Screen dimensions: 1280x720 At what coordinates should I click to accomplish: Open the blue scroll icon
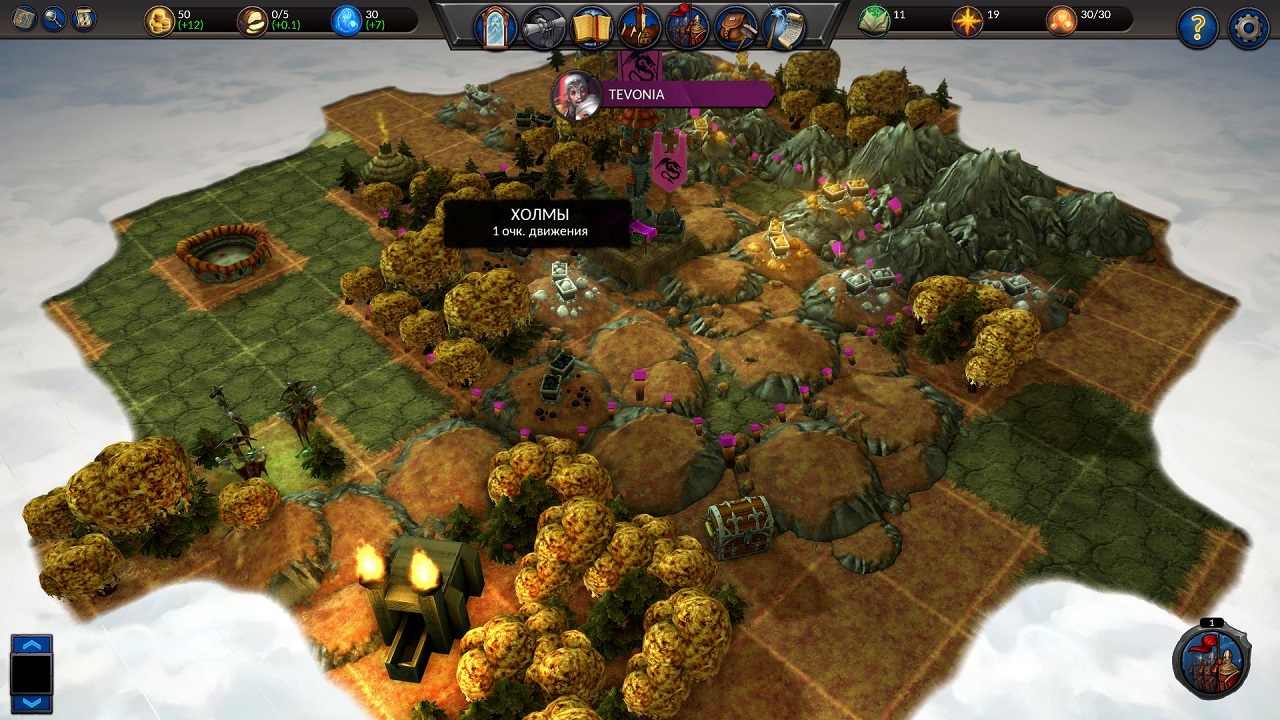pos(84,18)
